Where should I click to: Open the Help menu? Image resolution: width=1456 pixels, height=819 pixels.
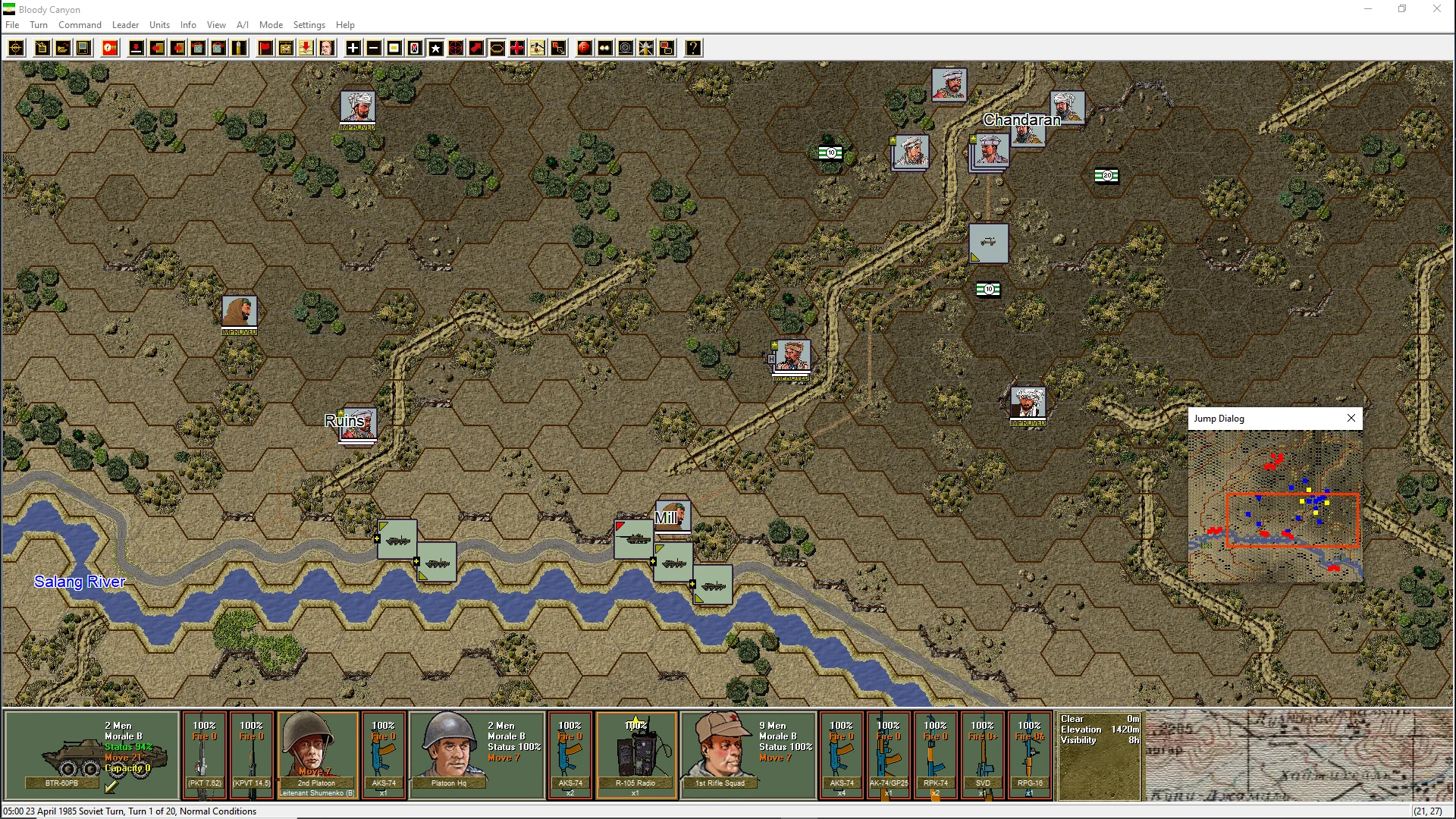coord(345,25)
